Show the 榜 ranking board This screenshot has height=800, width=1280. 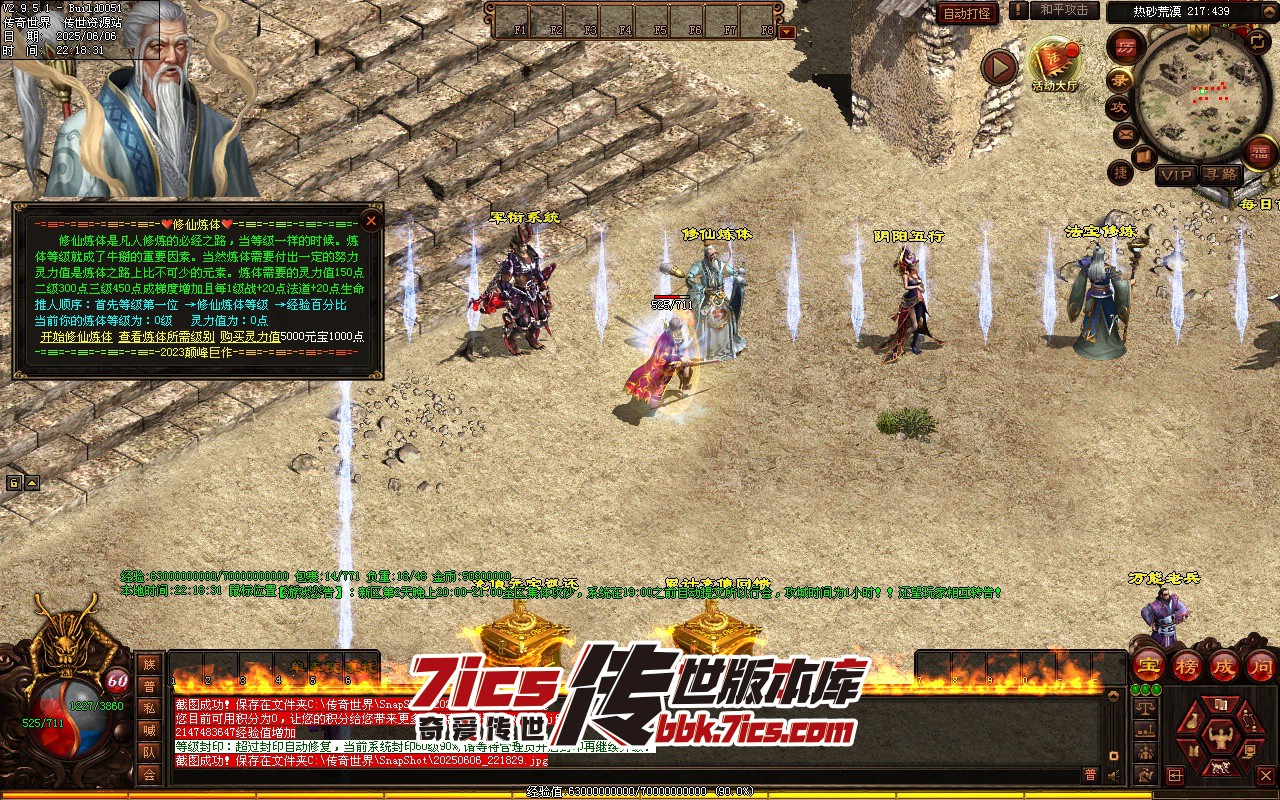click(1187, 665)
